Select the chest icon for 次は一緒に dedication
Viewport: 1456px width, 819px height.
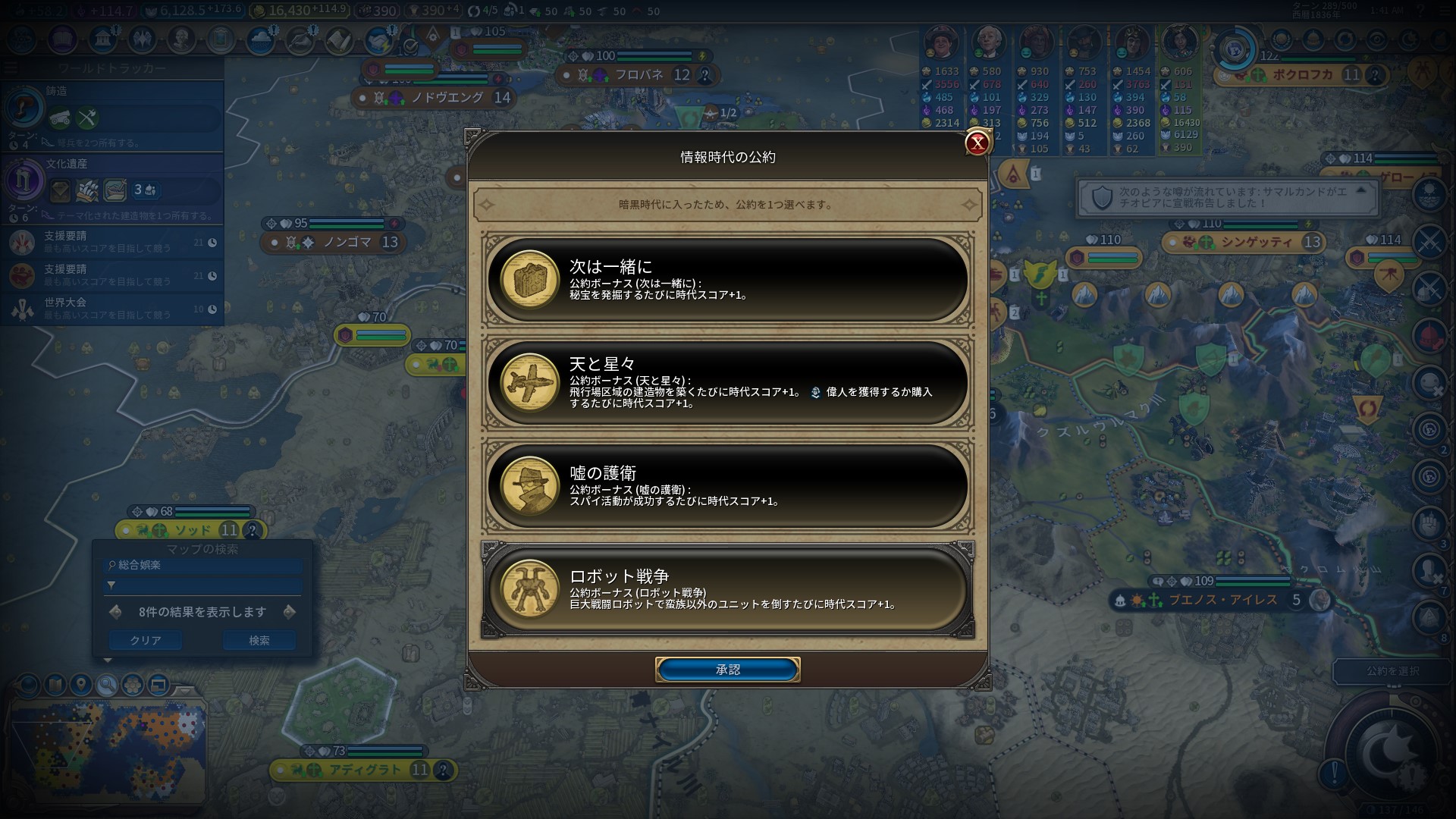tap(529, 282)
